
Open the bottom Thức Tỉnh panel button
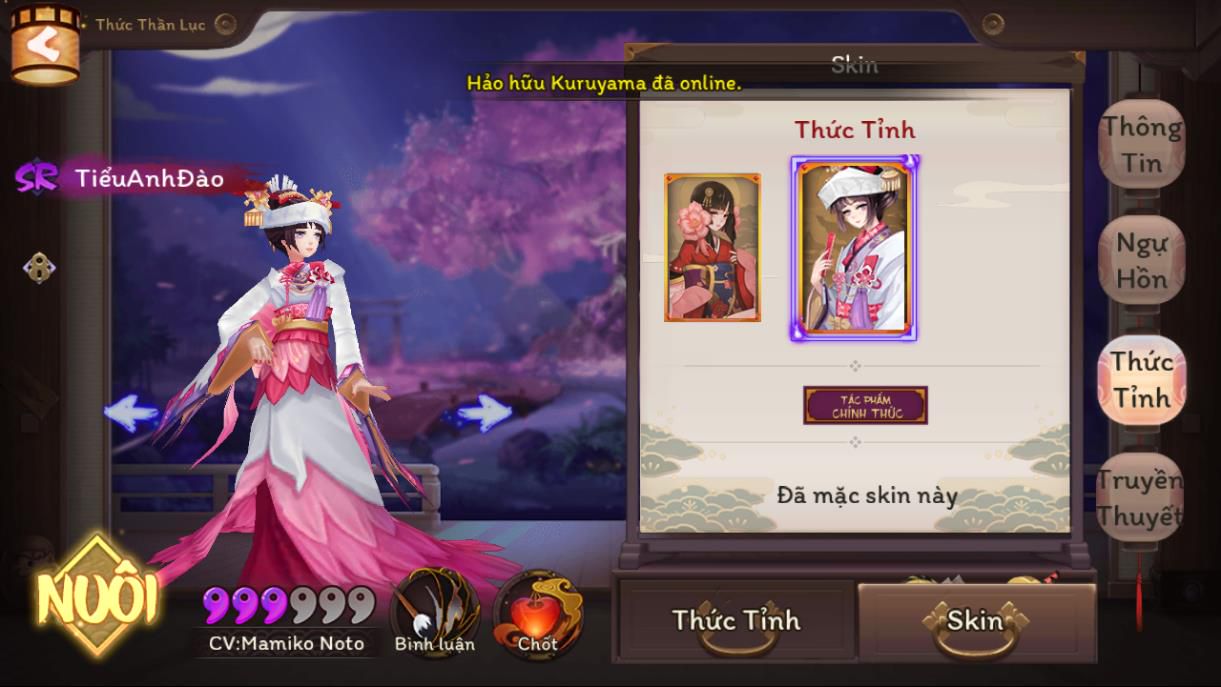tap(736, 620)
